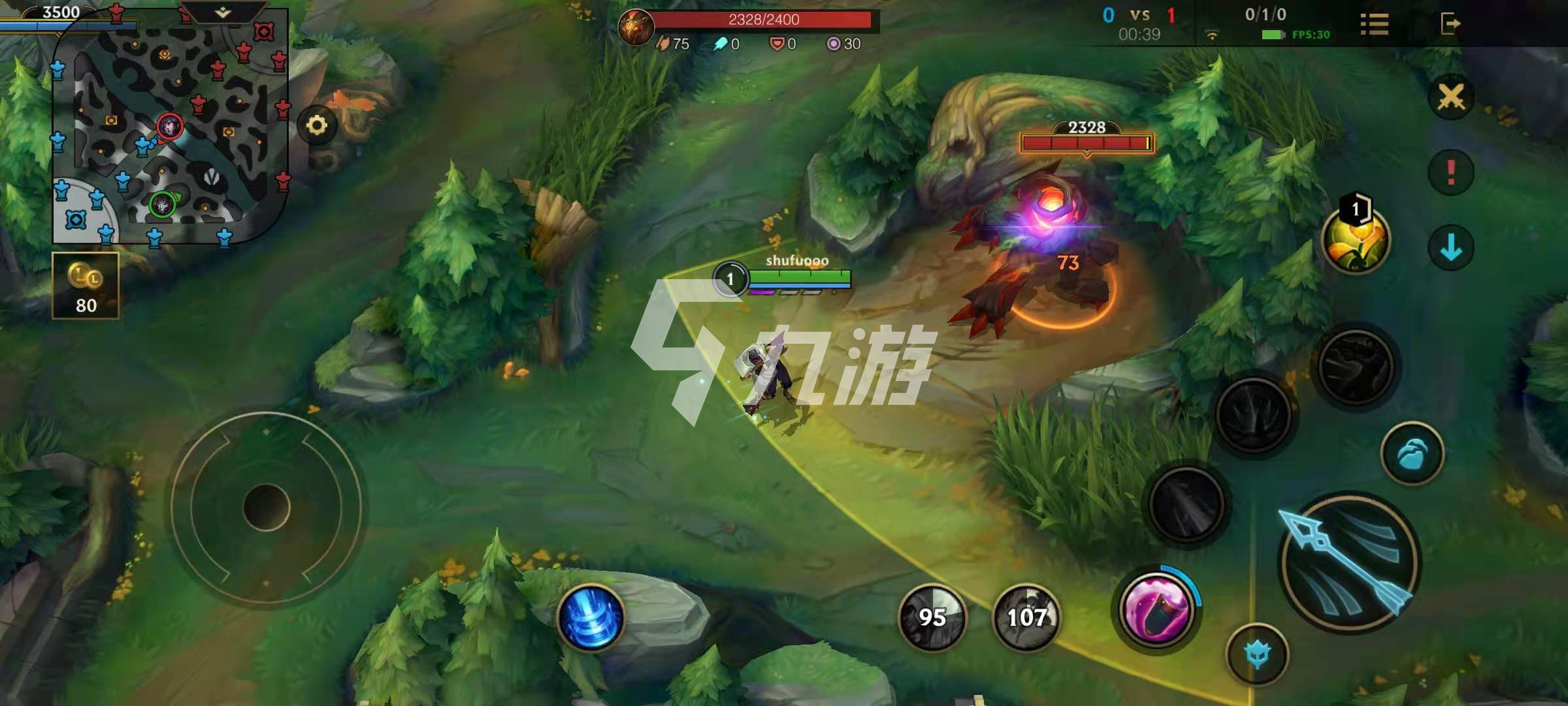Tap the player shufuooo's health bar
Viewport: 1568px width, 706px height.
point(800,277)
